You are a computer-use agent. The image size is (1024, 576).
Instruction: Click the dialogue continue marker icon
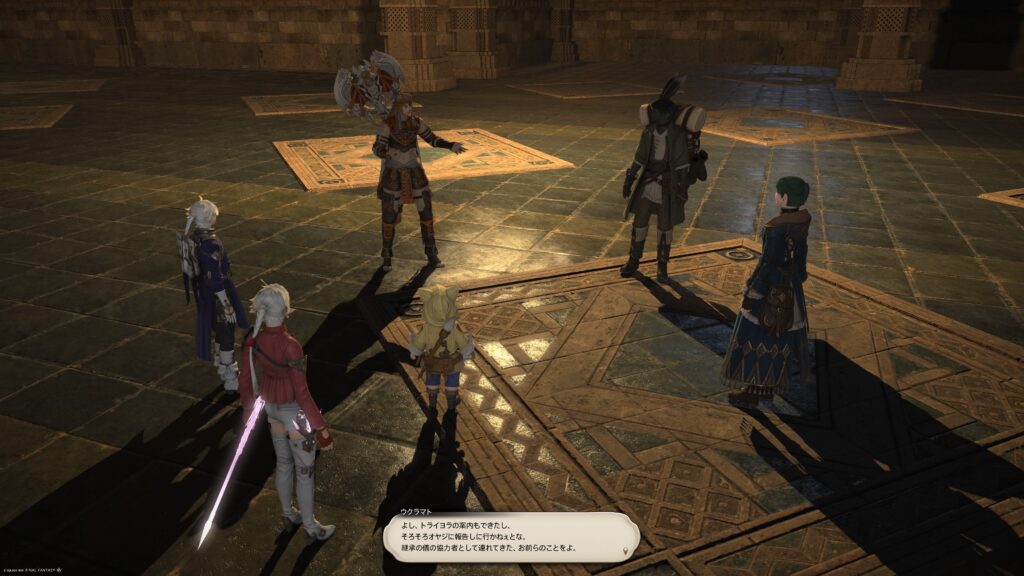[627, 549]
